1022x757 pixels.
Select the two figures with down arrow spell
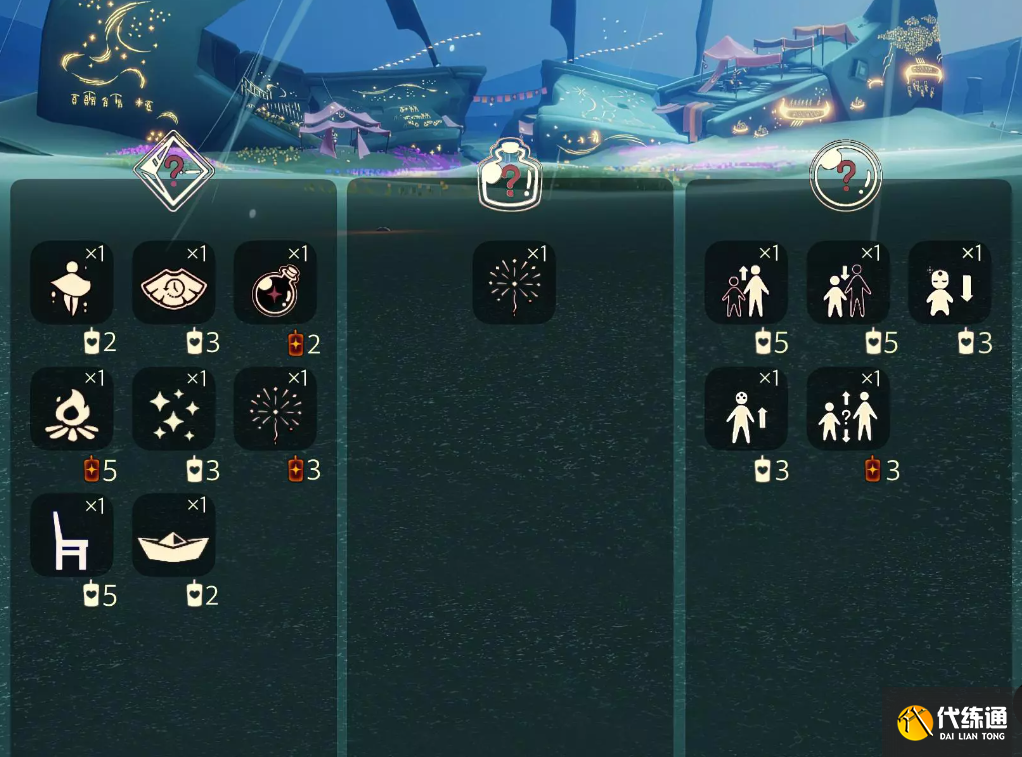tap(848, 283)
